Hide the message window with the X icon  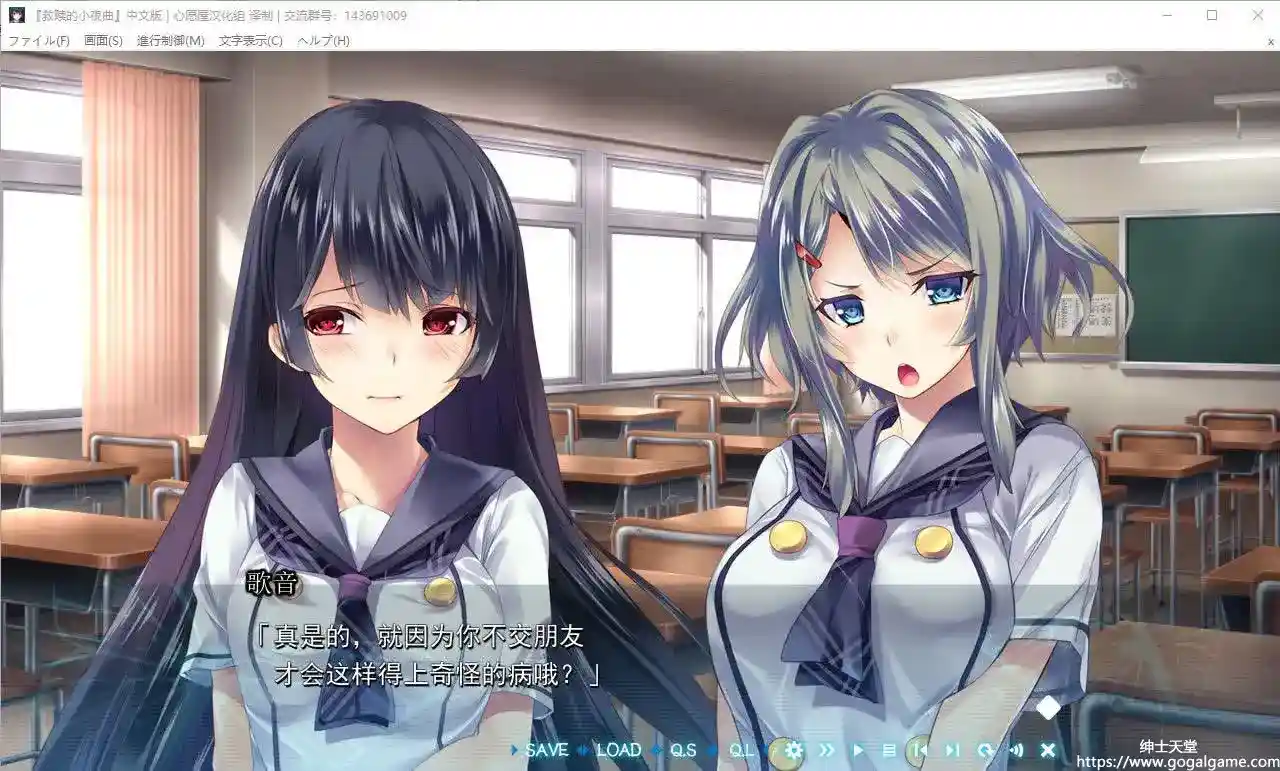click(x=1048, y=749)
